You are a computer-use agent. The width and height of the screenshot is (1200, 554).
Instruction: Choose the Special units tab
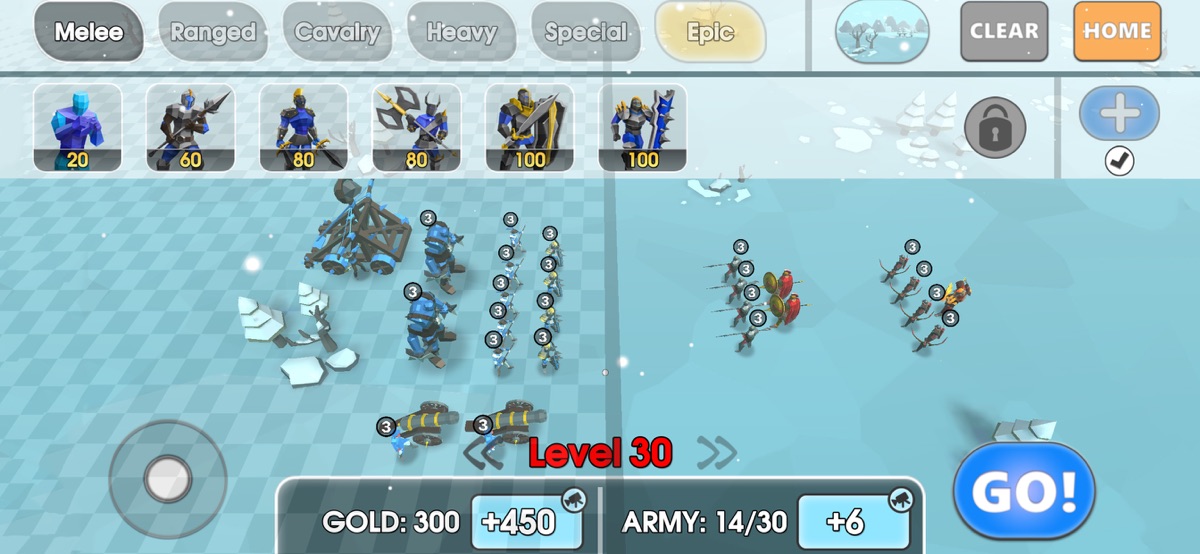point(586,32)
